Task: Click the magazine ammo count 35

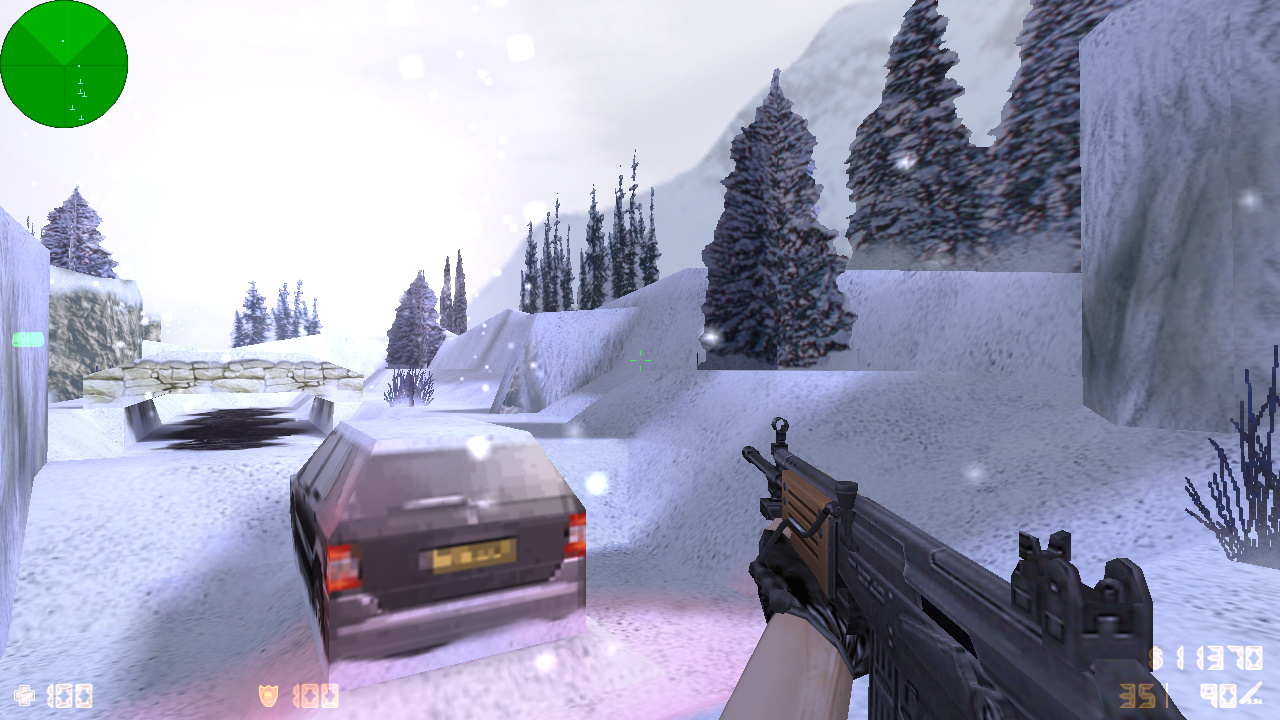Action: 1138,694
